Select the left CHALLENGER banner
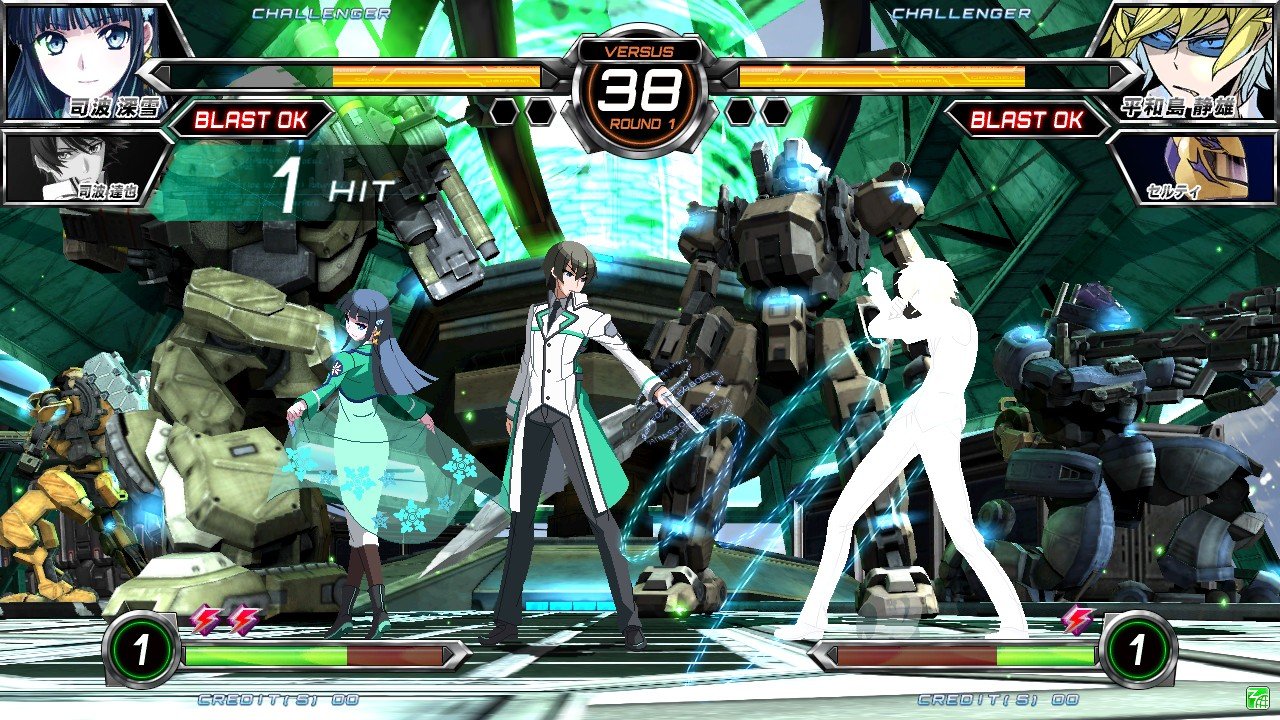1280x720 pixels. pos(323,14)
